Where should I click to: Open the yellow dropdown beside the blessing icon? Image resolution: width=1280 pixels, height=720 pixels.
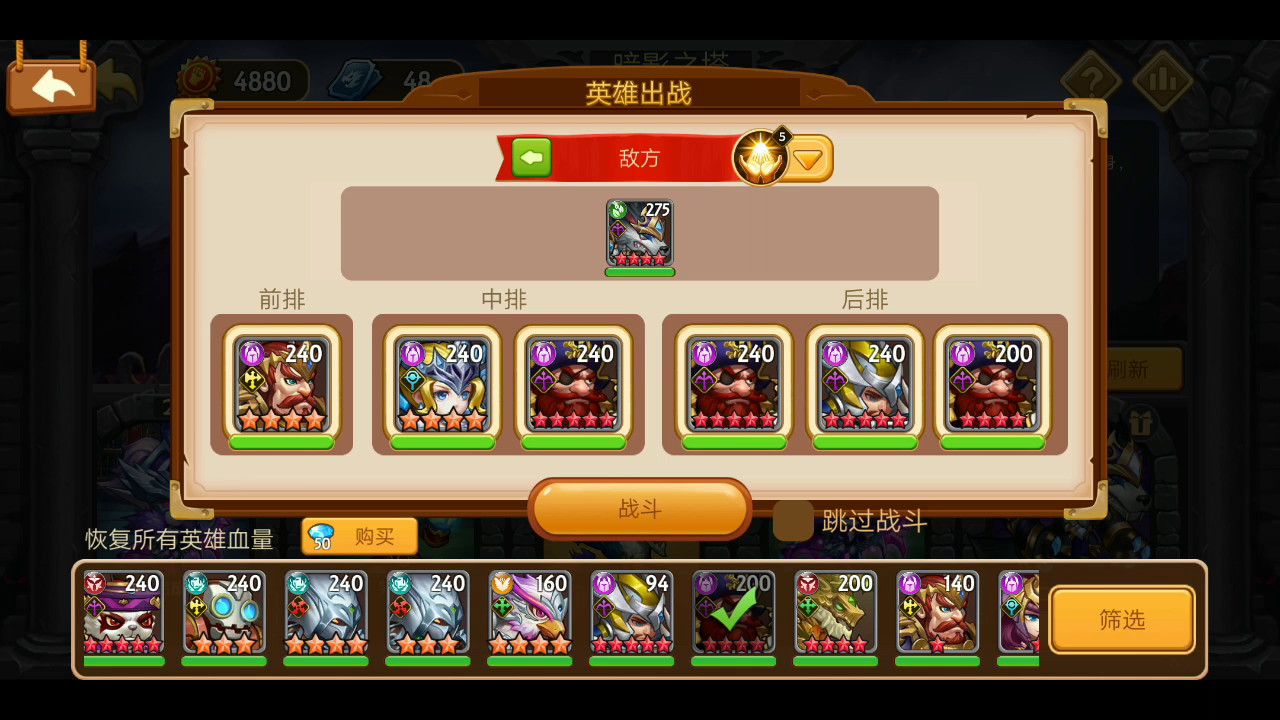[x=808, y=157]
